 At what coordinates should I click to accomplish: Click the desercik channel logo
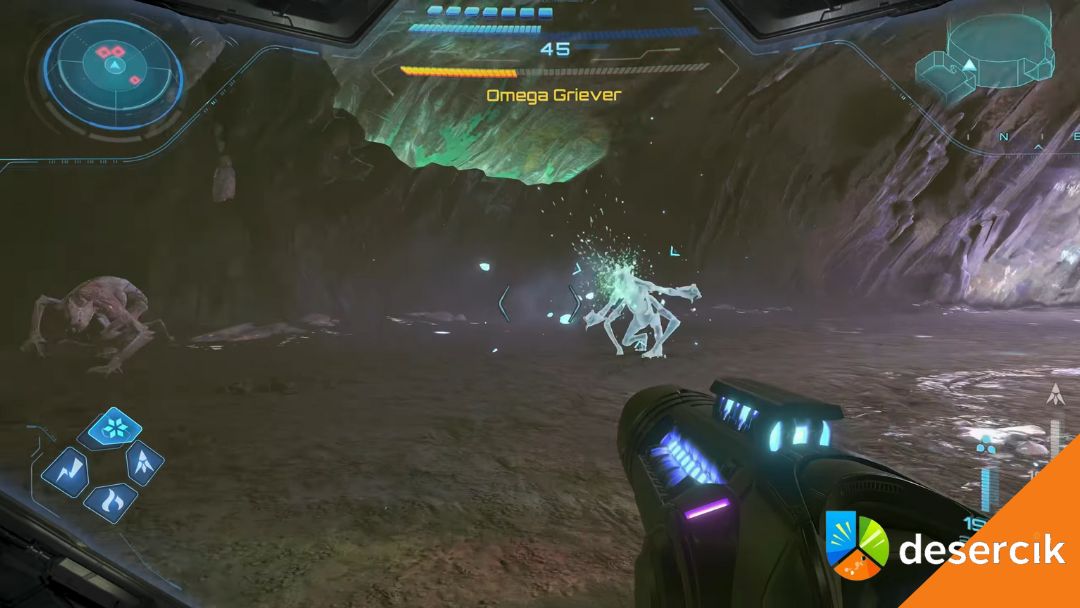point(857,545)
